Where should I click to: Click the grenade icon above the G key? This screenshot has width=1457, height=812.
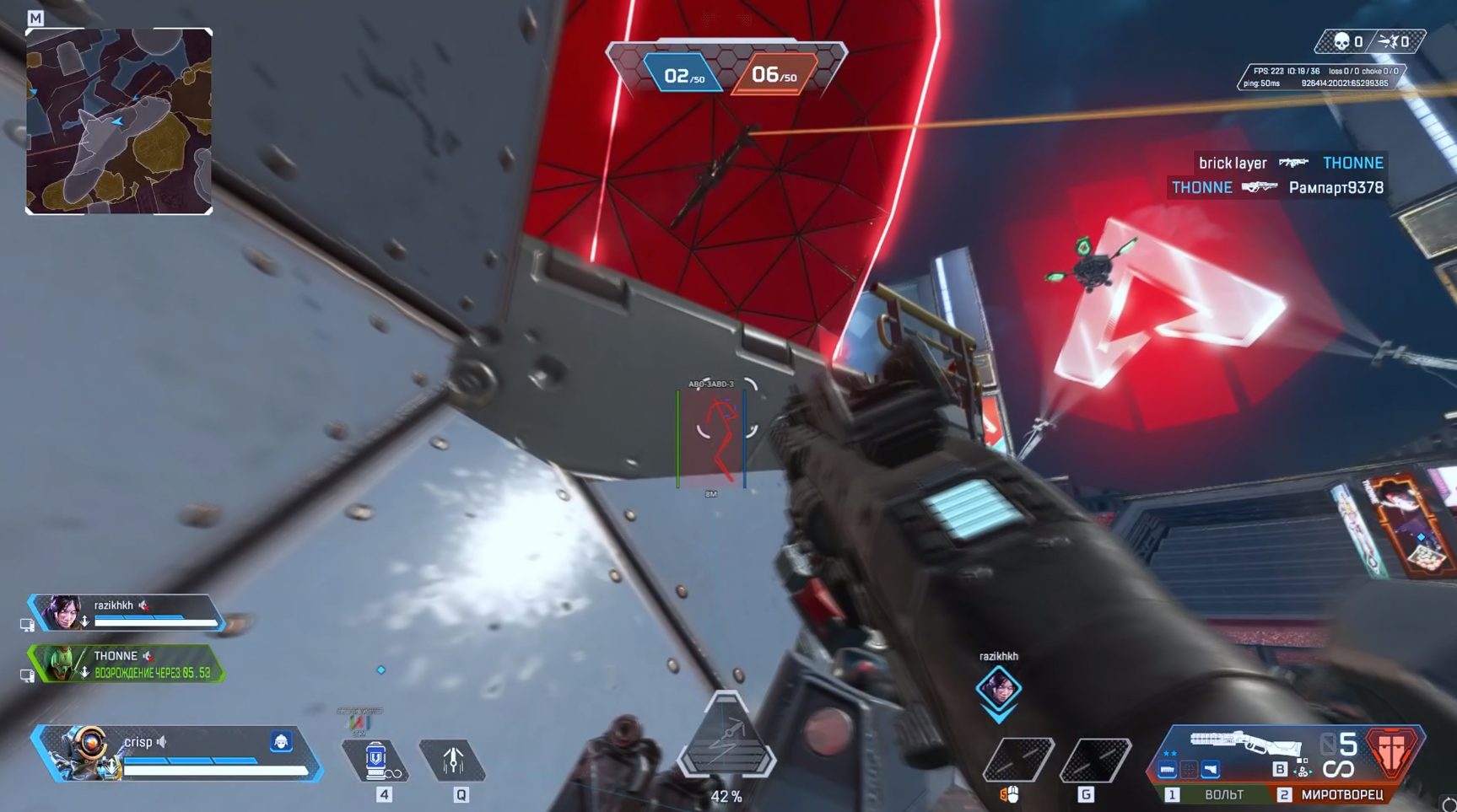(x=1097, y=761)
